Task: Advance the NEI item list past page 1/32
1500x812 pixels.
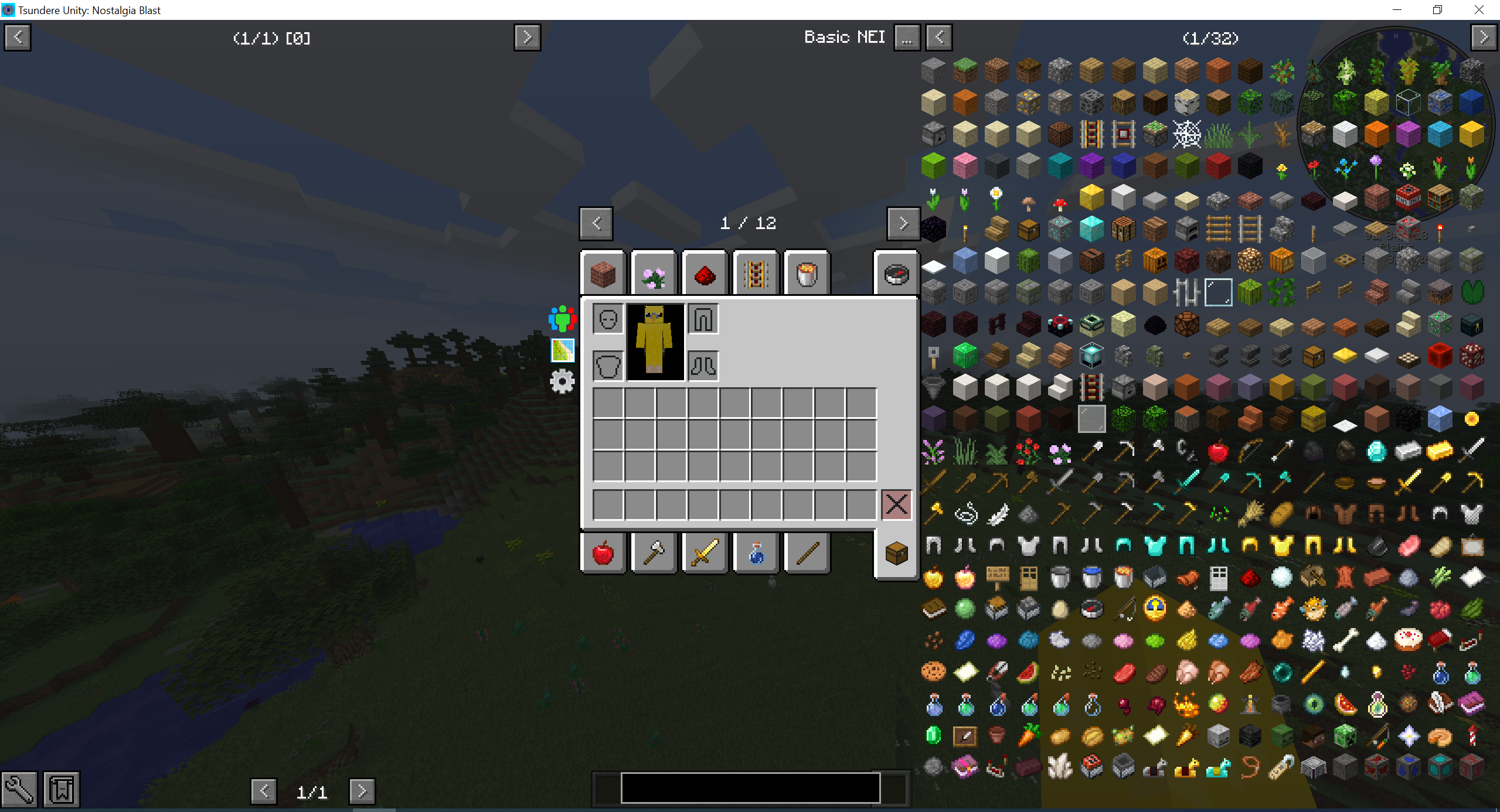Action: coord(1484,37)
